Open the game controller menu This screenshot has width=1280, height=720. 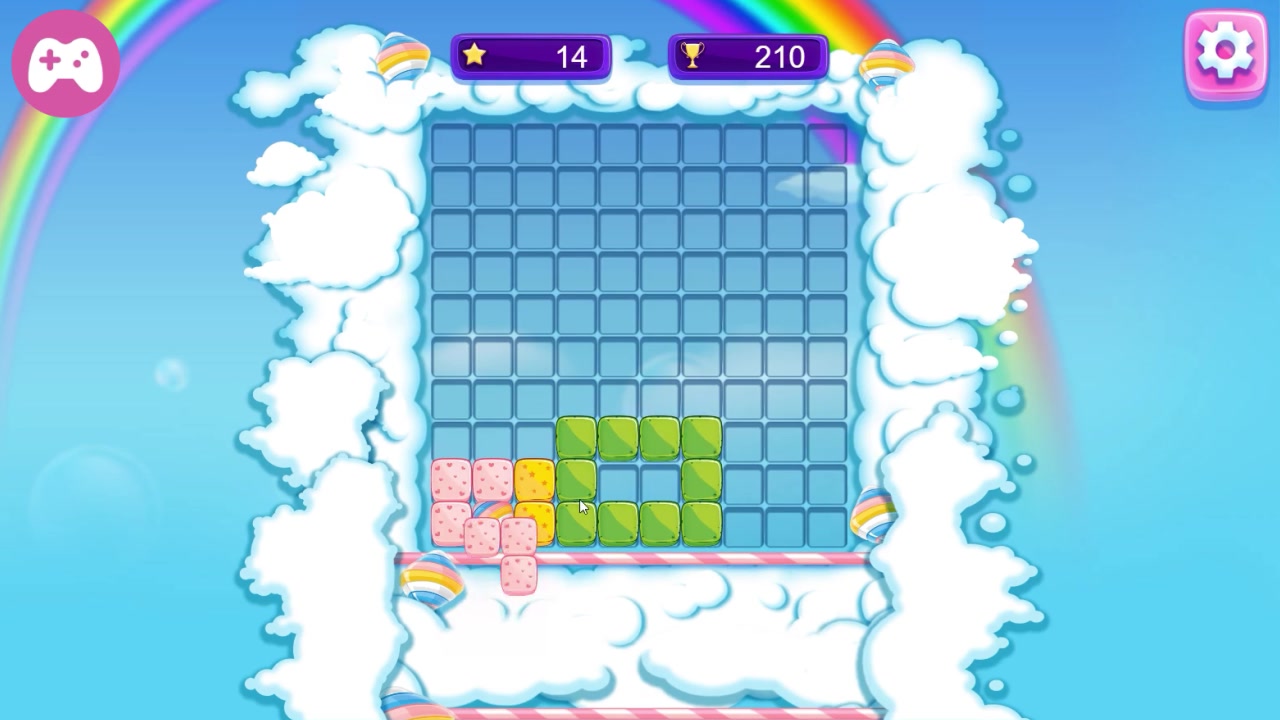[64, 62]
